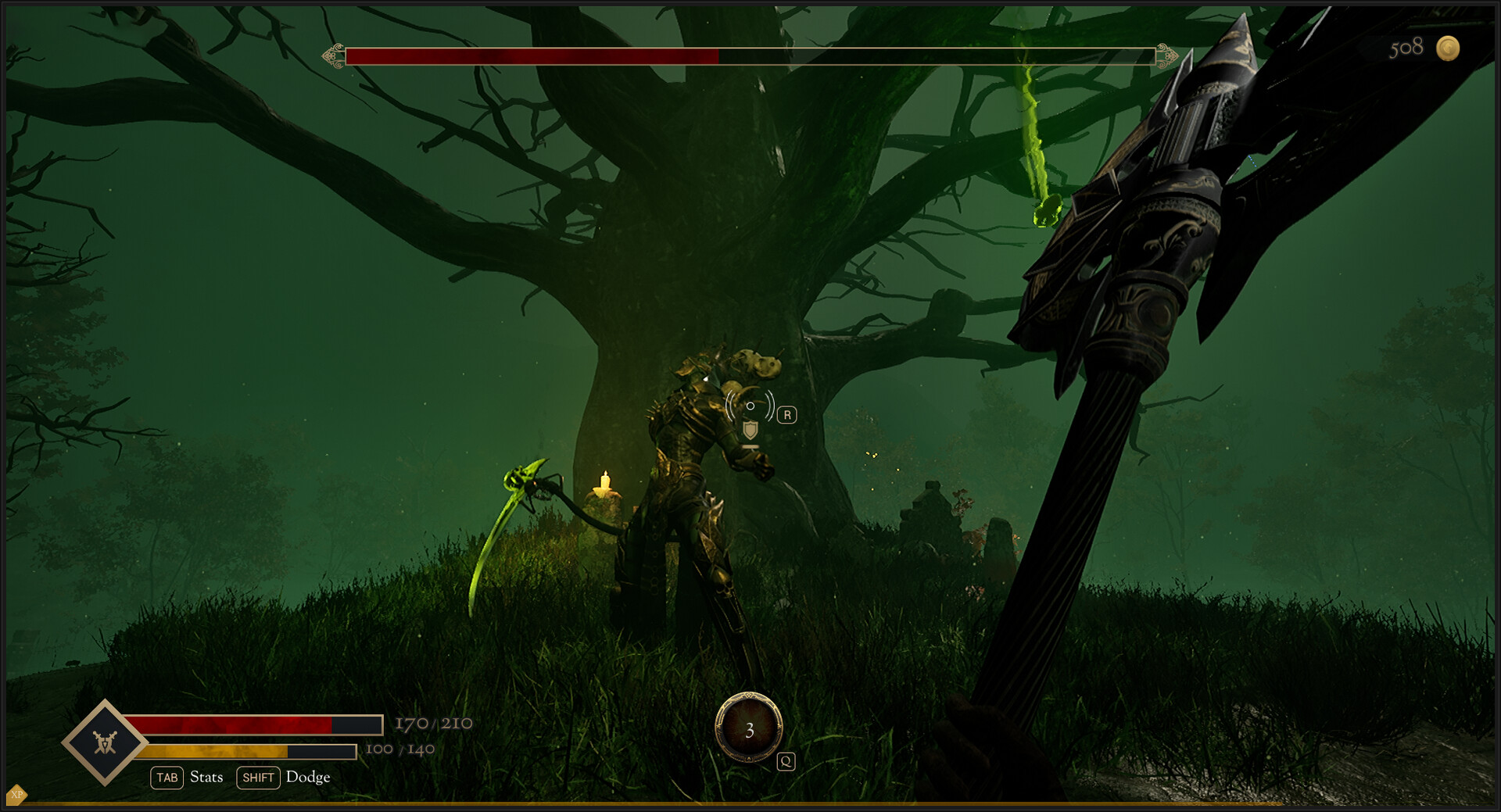Select the coin counter reading 508
Viewport: 1501px width, 812px height.
pos(1409,48)
